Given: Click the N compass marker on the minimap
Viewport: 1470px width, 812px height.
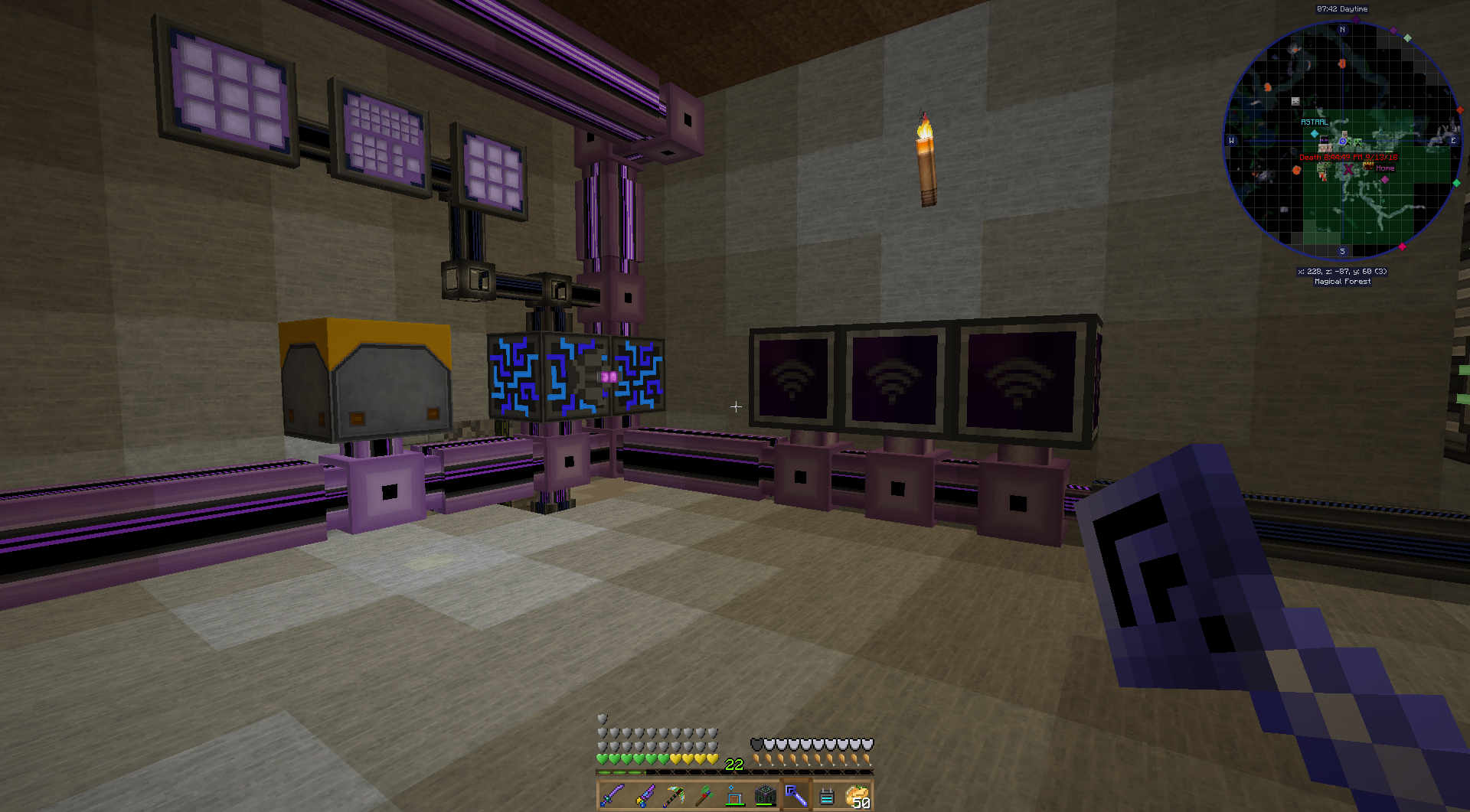Looking at the screenshot, I should click(1344, 31).
